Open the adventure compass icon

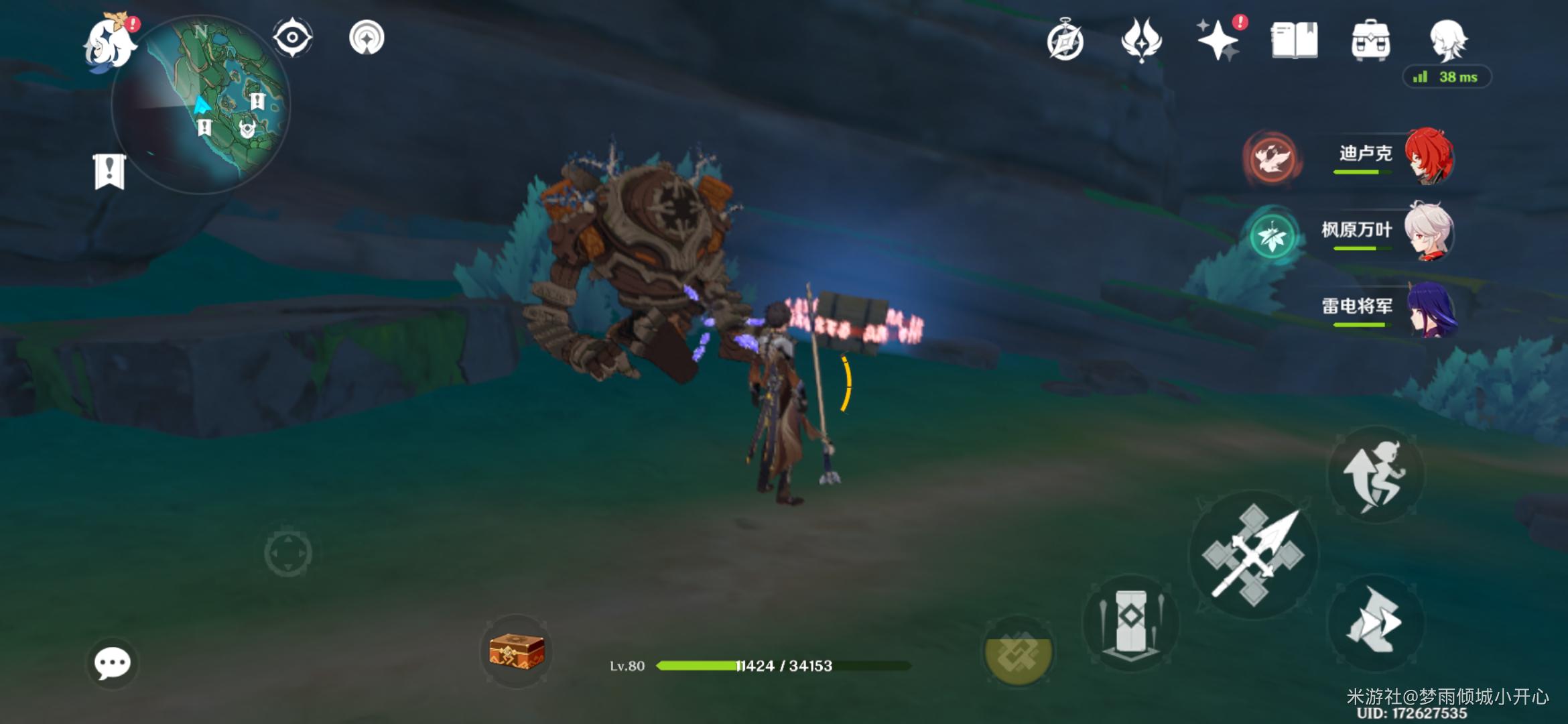[x=1065, y=42]
